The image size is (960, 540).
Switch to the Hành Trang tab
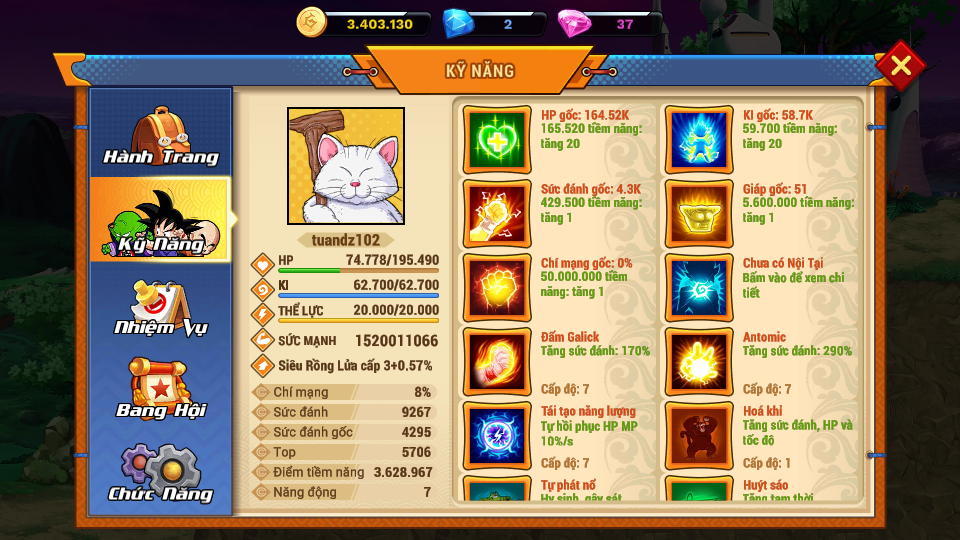tap(161, 136)
